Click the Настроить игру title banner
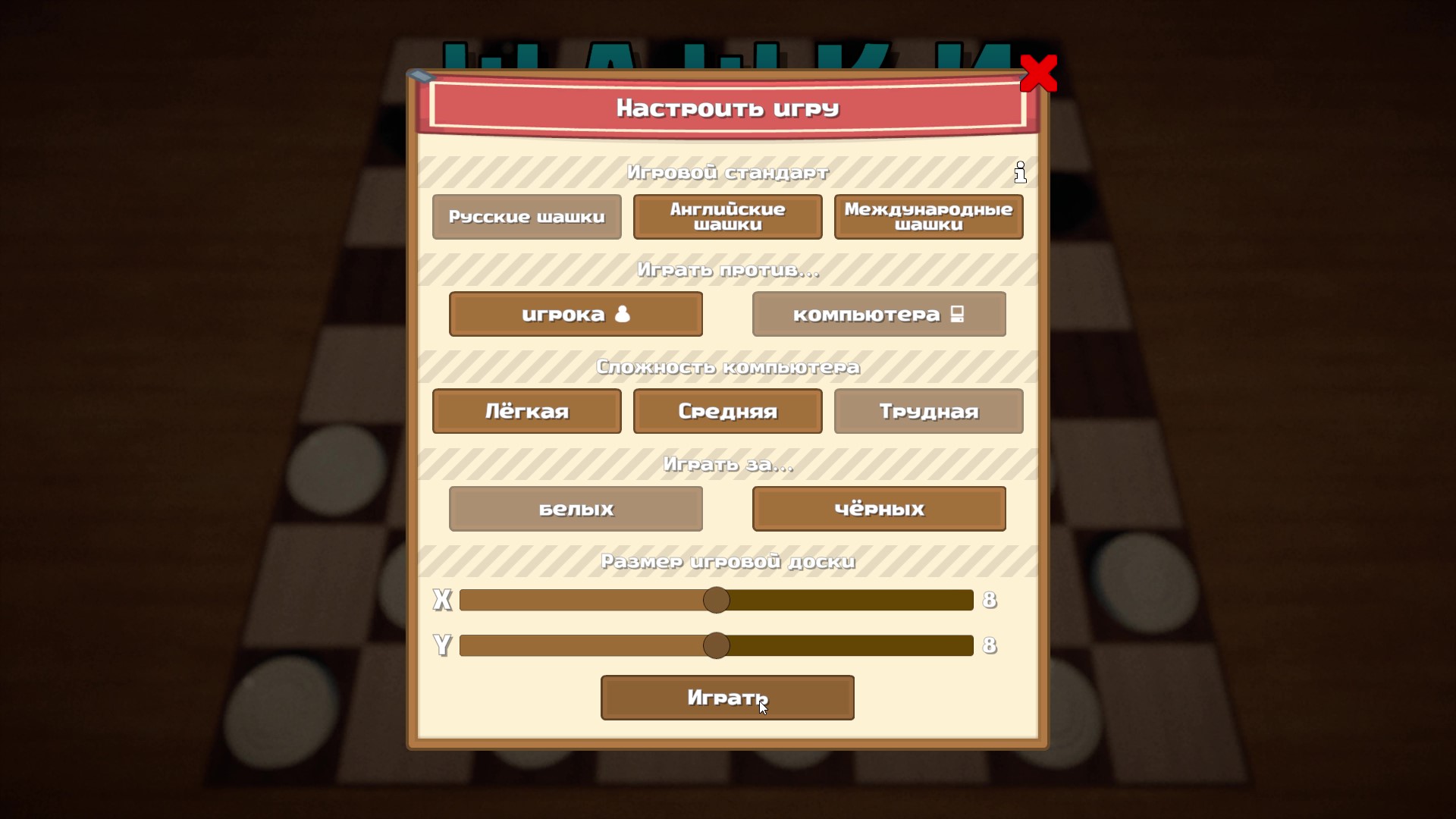Viewport: 1456px width, 819px height. pos(727,108)
